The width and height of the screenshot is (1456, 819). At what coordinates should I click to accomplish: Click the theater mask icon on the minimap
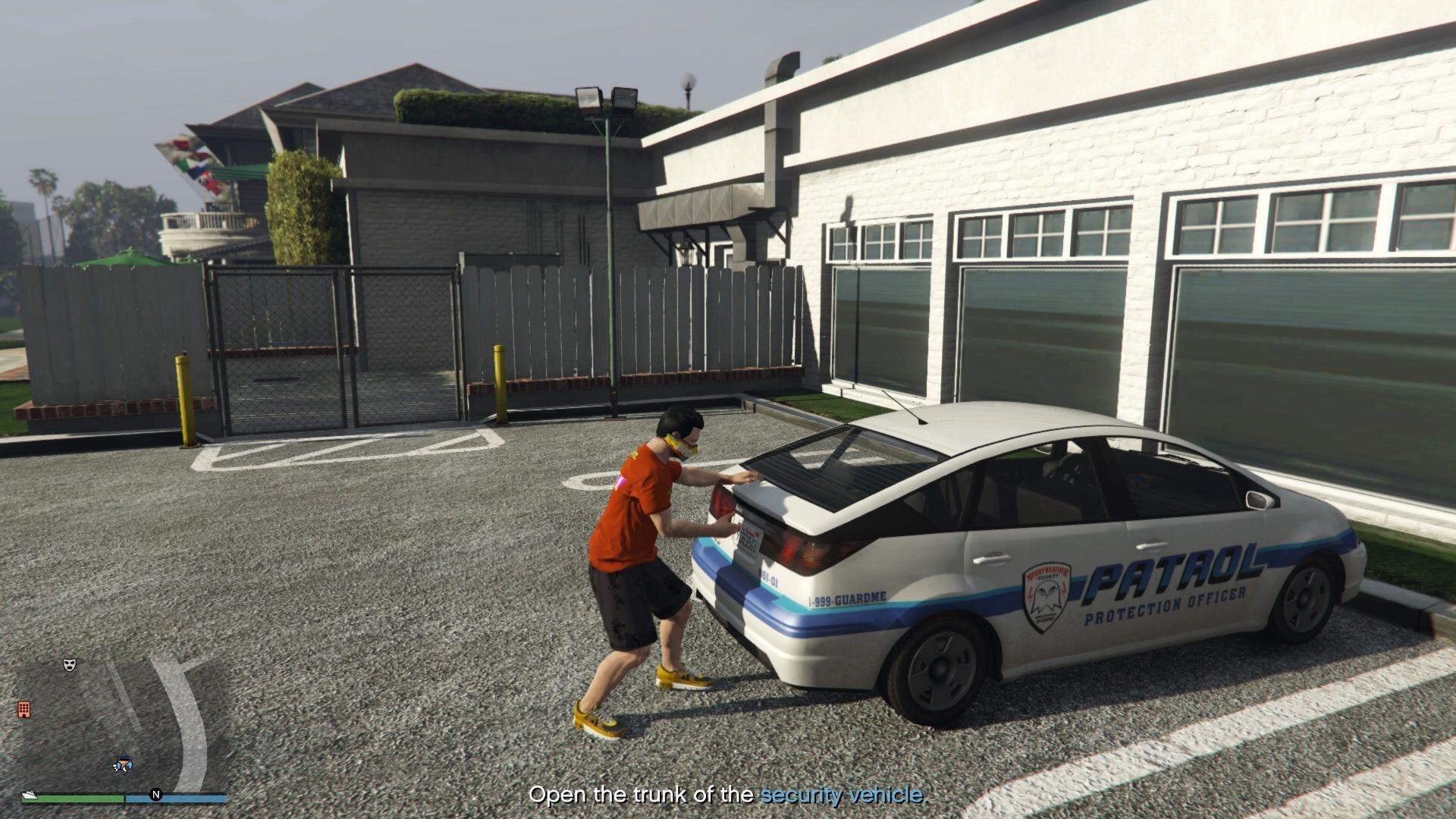(70, 664)
